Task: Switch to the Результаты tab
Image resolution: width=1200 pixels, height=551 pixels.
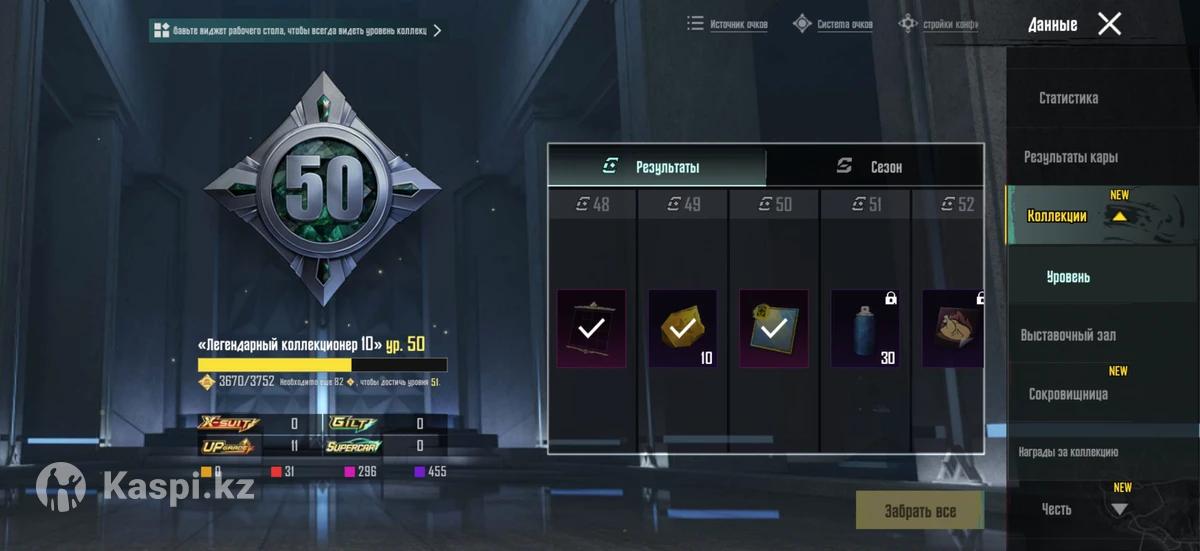Action: click(x=657, y=167)
